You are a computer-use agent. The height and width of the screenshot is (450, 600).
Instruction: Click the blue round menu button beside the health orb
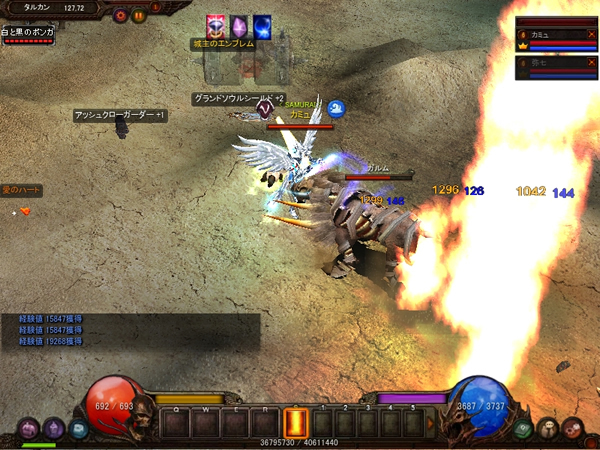click(x=77, y=428)
